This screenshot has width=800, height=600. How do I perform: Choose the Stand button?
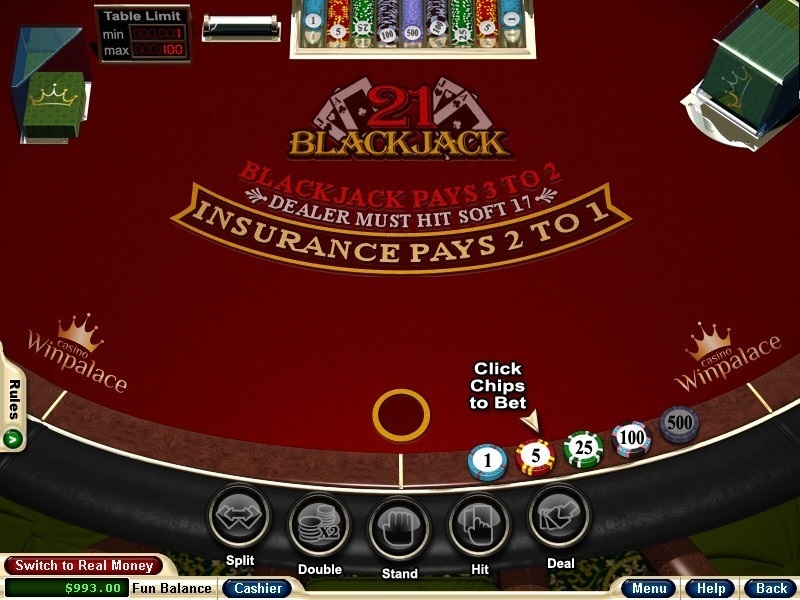tap(399, 527)
